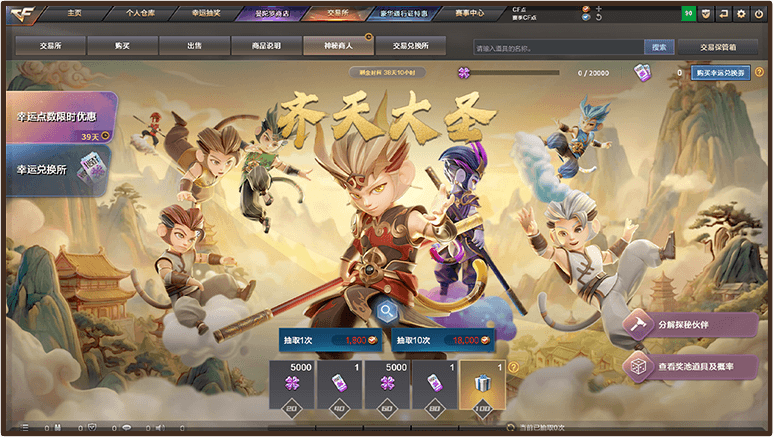This screenshot has height=437, width=773.
Task: Open the 幸运点数限时优惠 limited offer panel
Action: 58,122
